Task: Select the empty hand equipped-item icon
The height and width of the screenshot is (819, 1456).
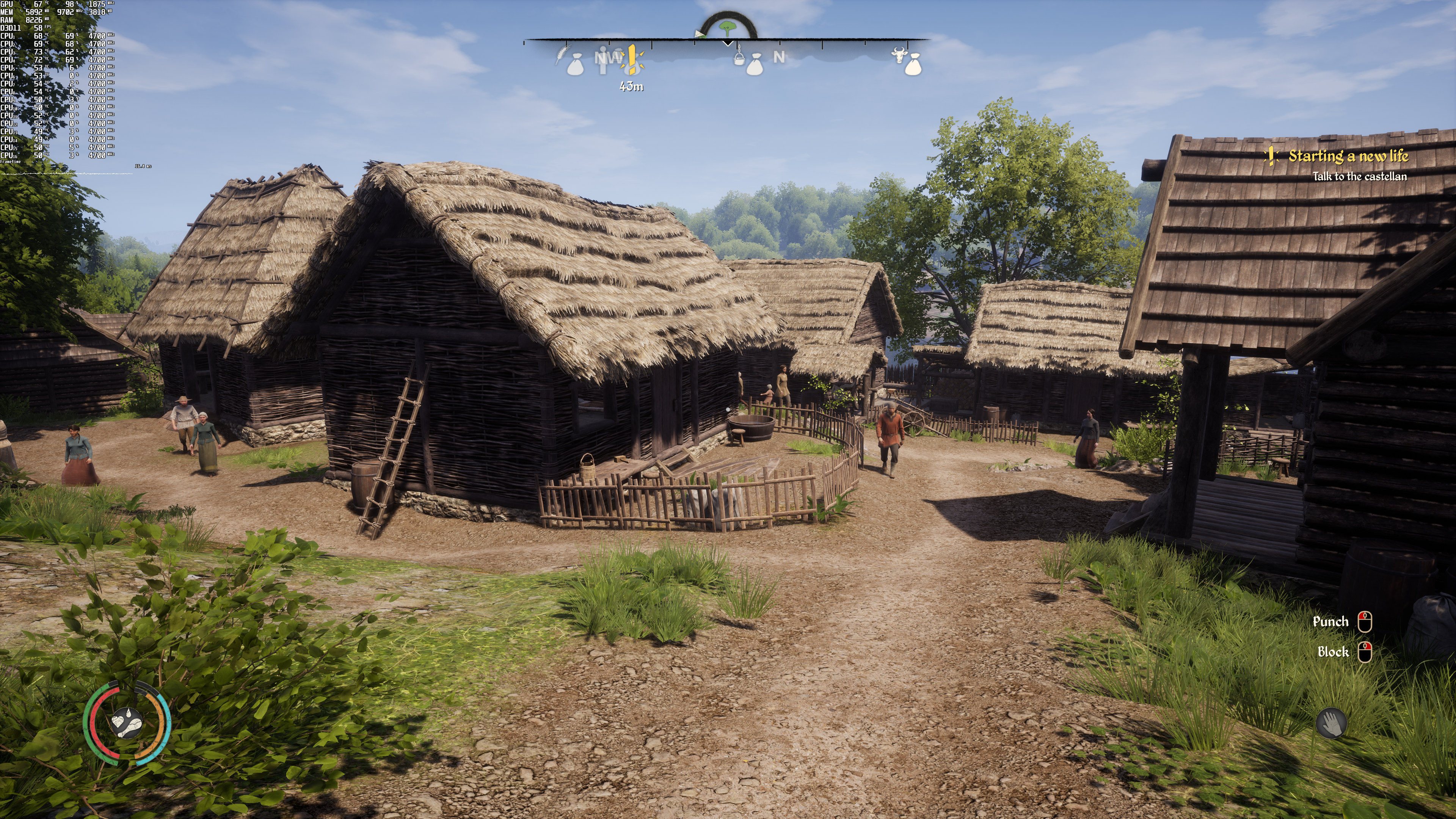Action: (x=1331, y=723)
